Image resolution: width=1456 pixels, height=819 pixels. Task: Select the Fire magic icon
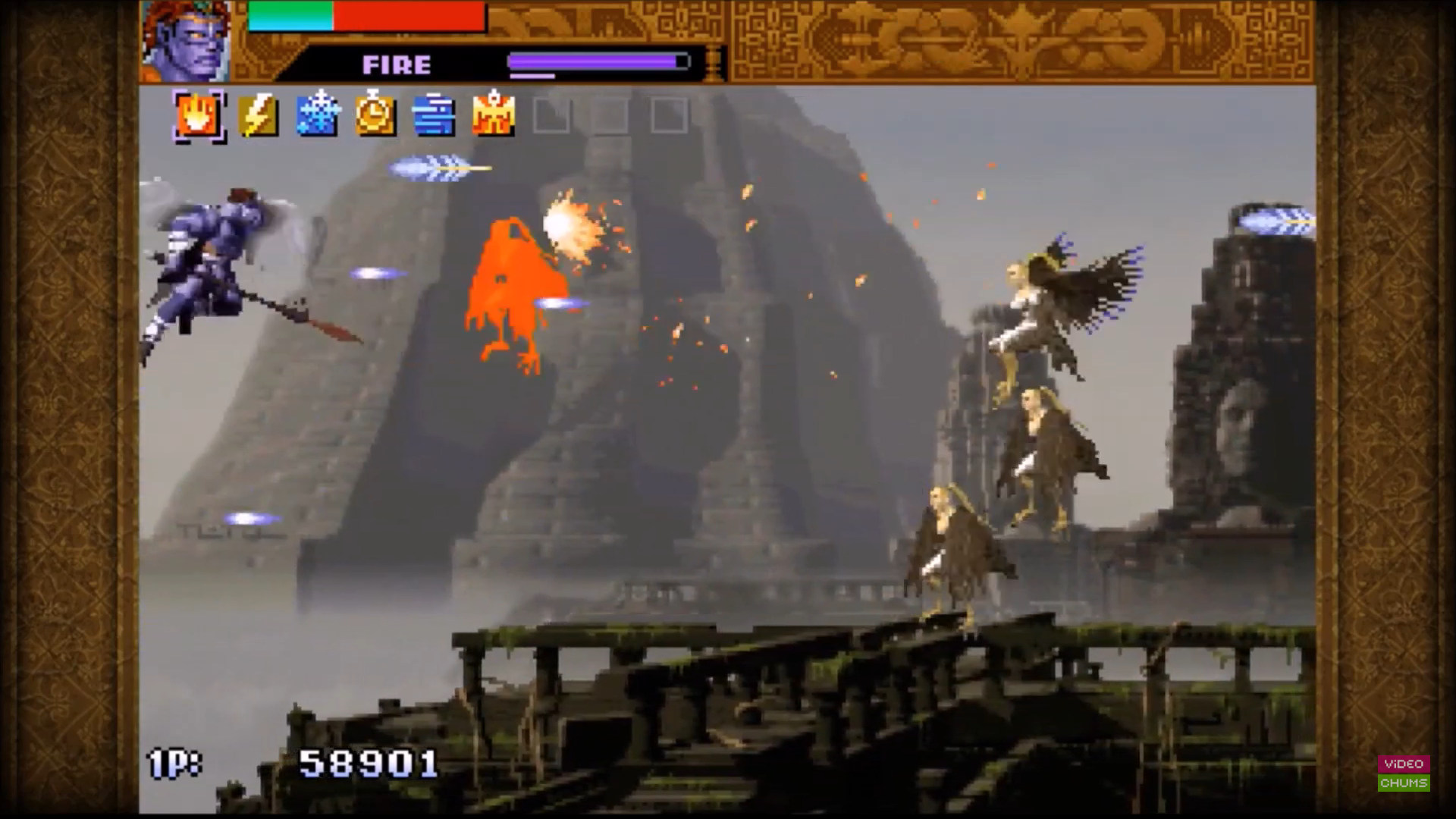click(x=199, y=116)
